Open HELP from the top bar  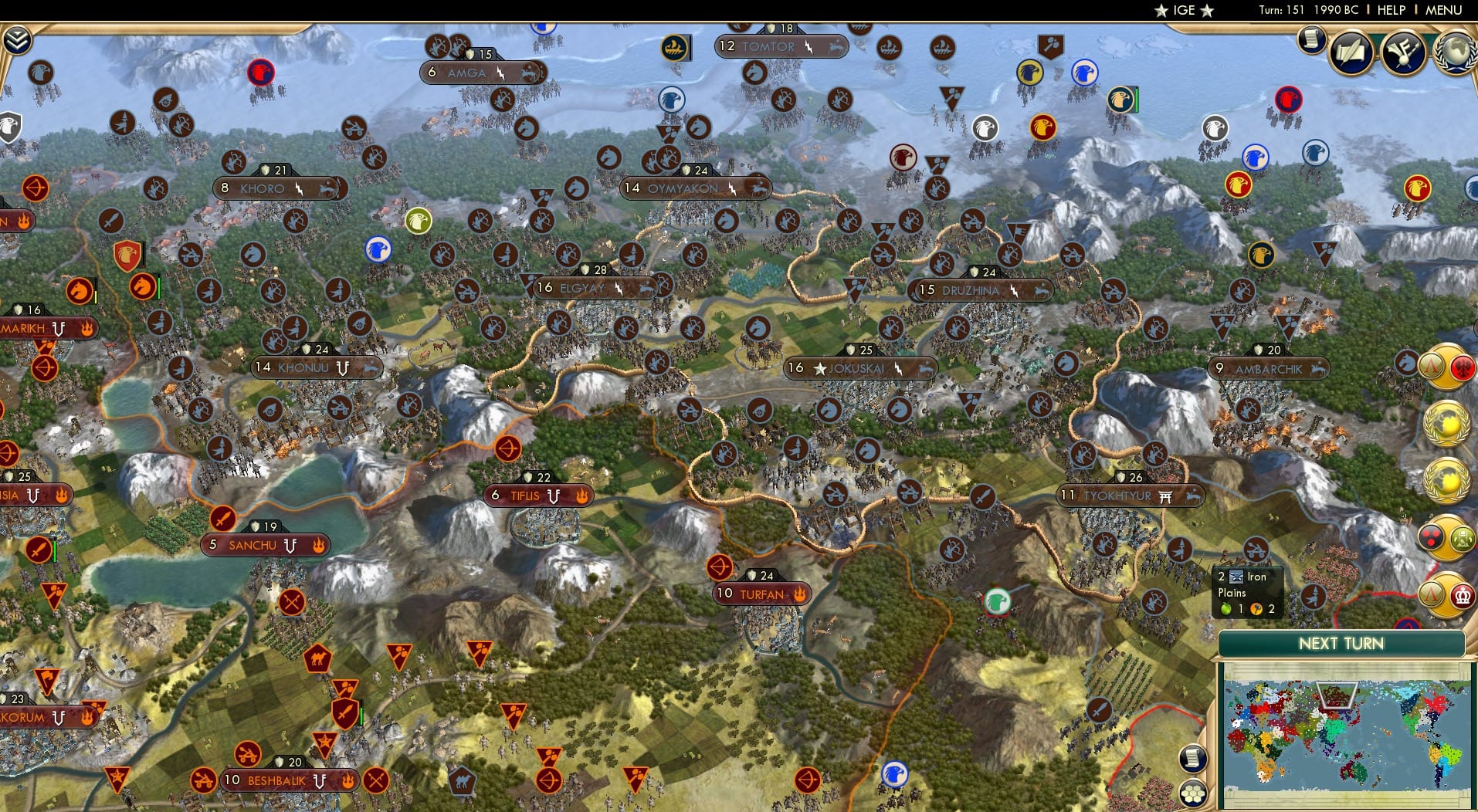point(1390,10)
